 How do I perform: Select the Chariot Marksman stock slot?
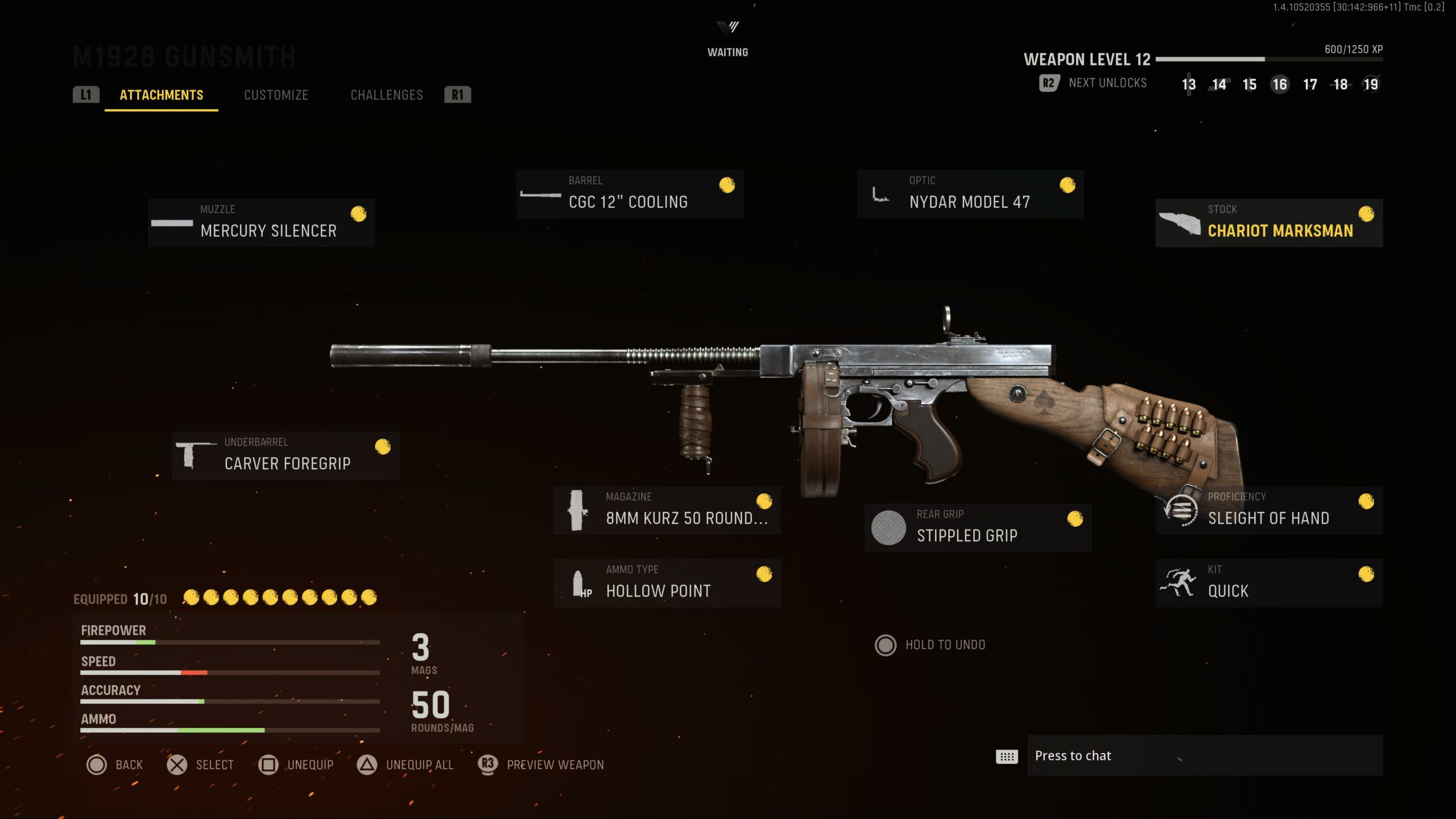[1269, 222]
